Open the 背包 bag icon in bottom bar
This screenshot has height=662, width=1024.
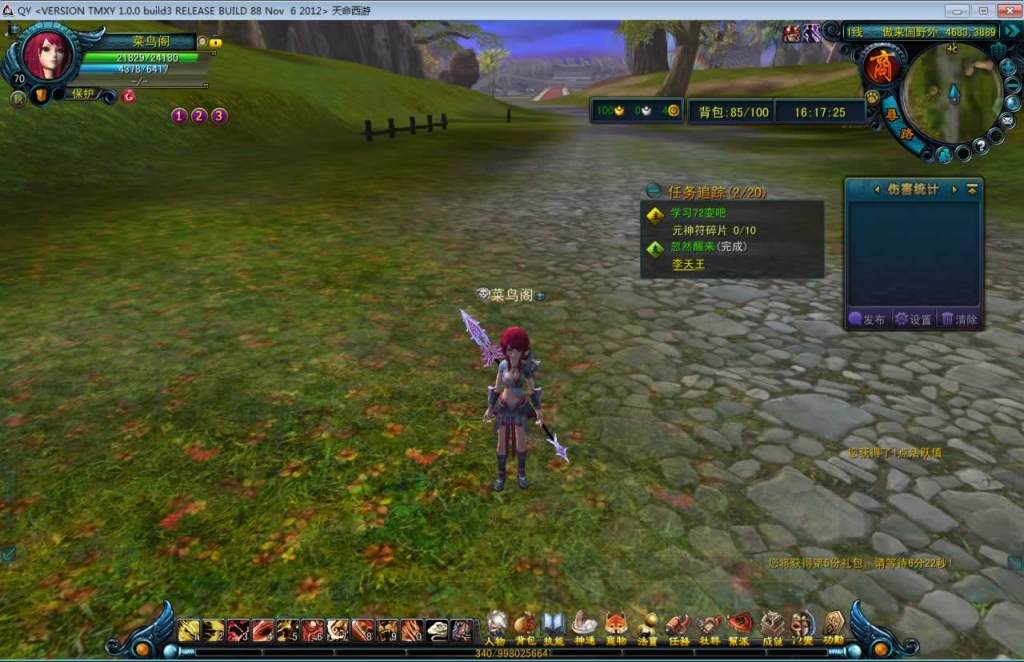point(525,627)
